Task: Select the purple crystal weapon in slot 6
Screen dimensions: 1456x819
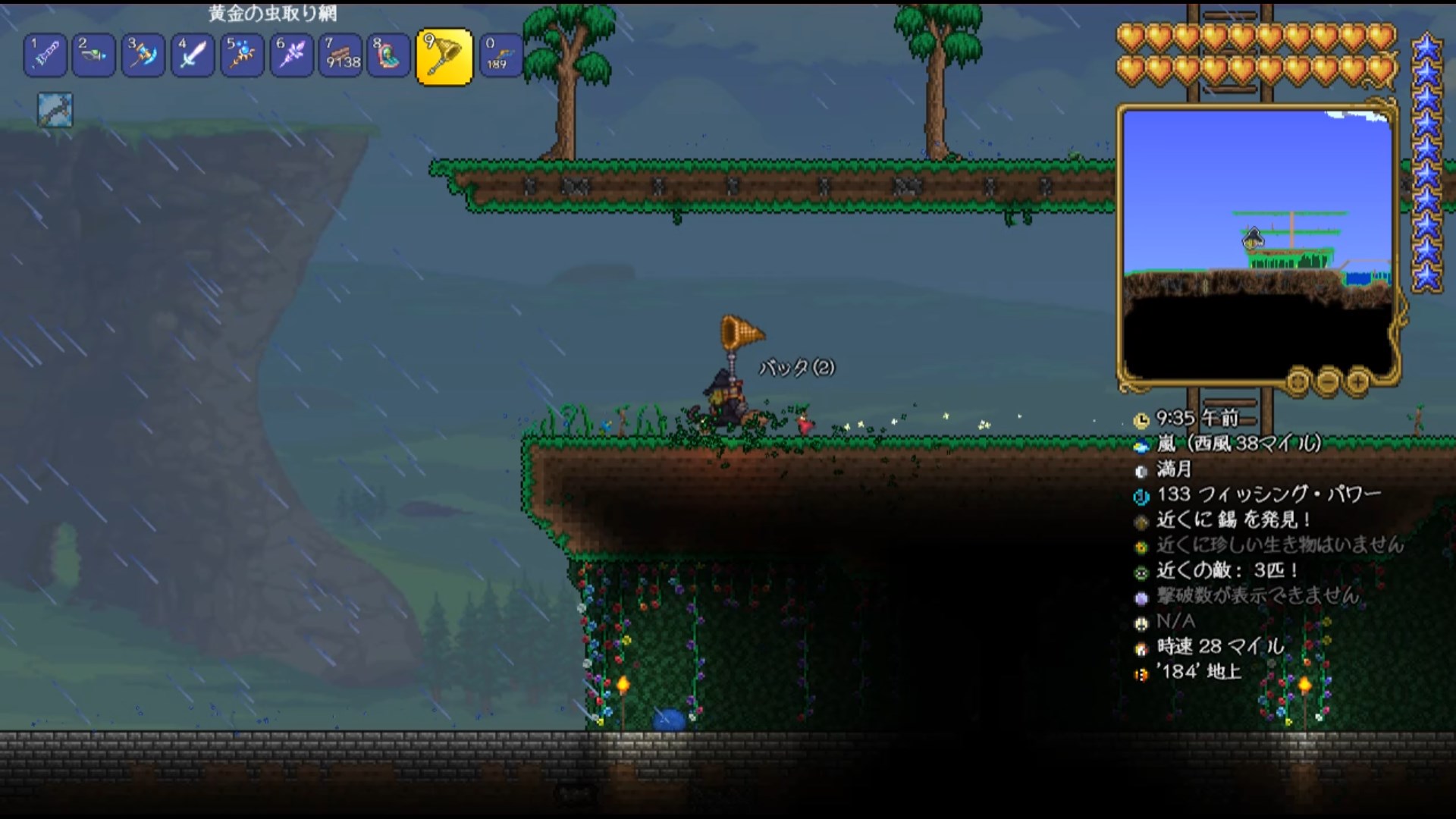Action: (291, 55)
